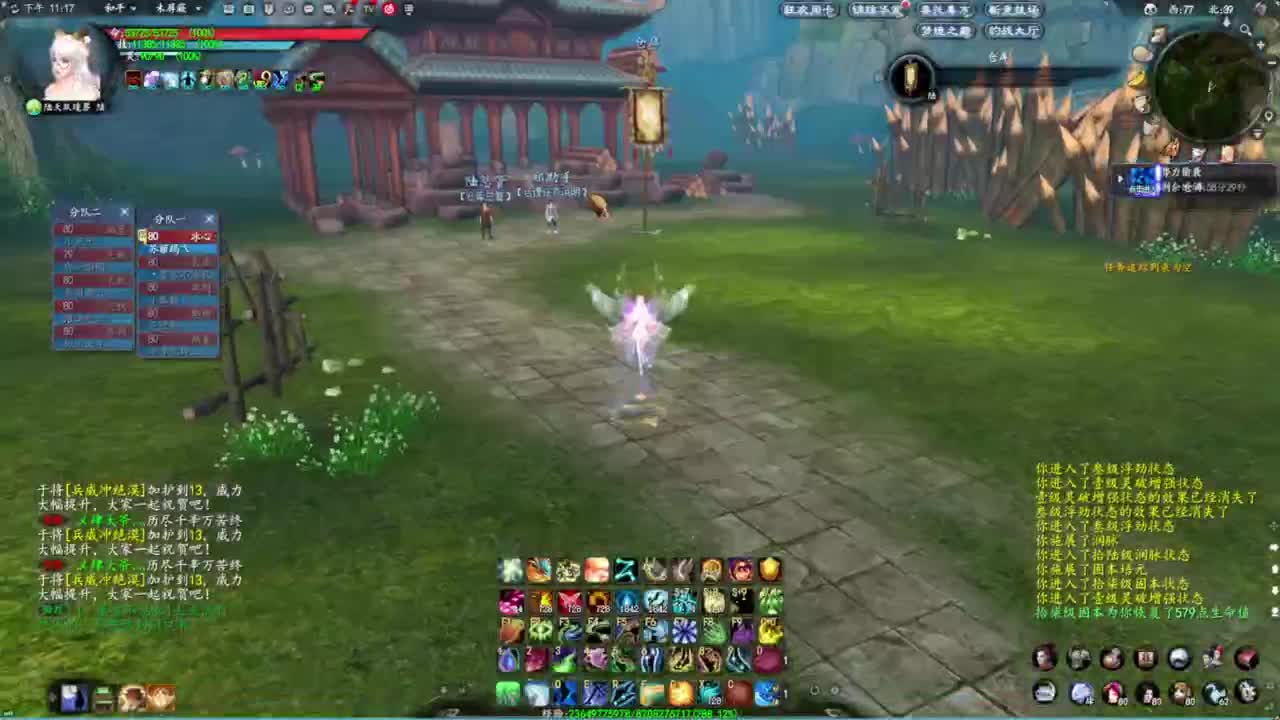Image resolution: width=1280 pixels, height=720 pixels.
Task: Close the 分队一 party panel
Action: [209, 219]
